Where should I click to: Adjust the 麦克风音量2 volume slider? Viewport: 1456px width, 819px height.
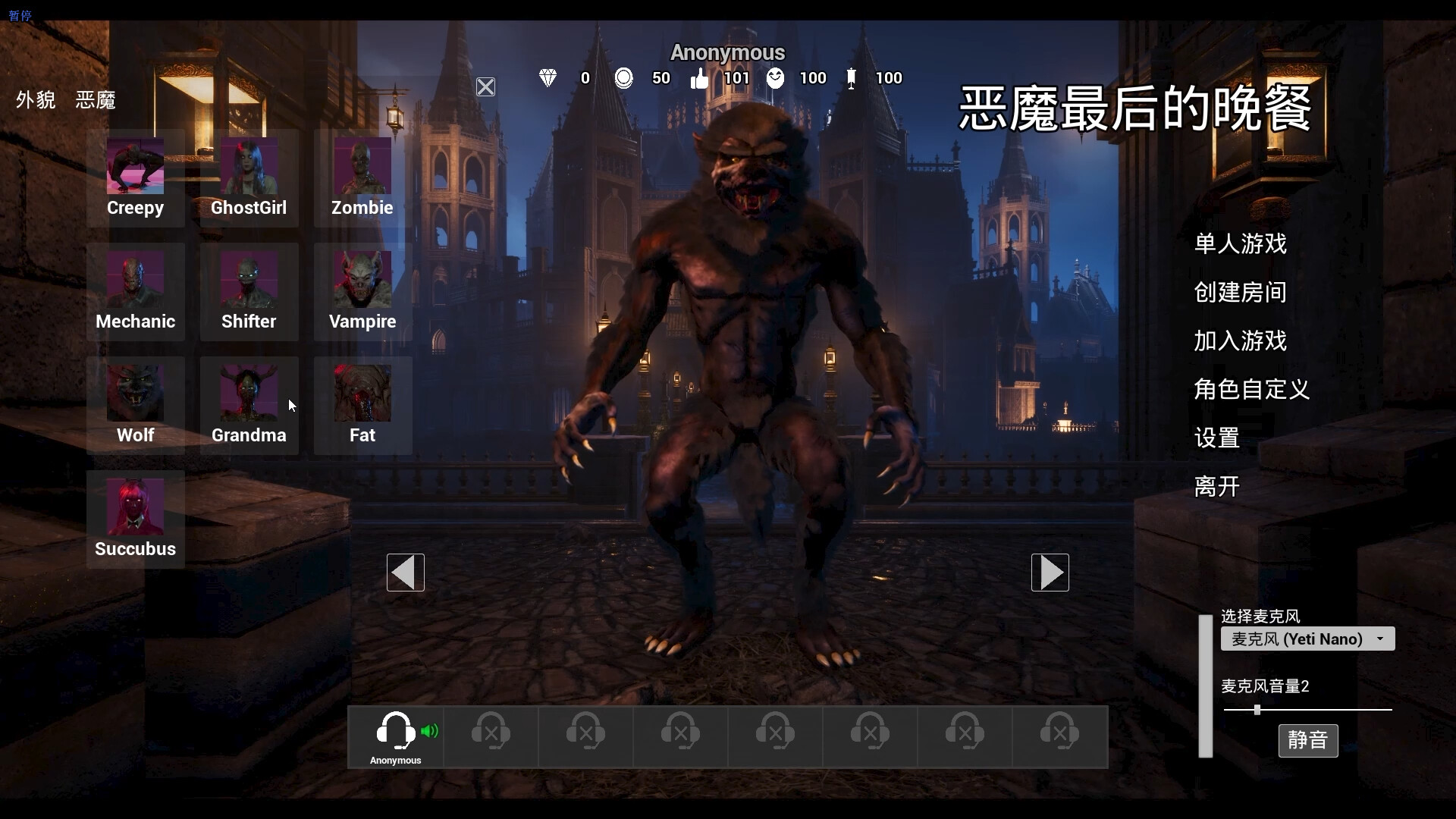[1256, 710]
